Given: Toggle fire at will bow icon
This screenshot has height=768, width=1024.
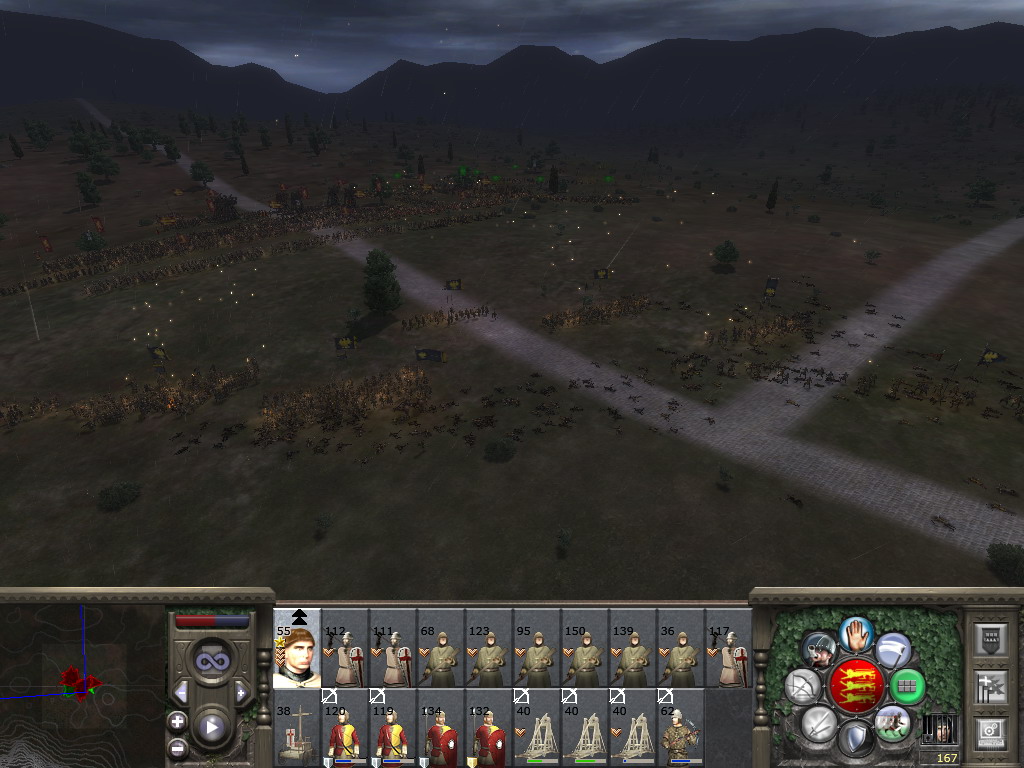Looking at the screenshot, I should pos(803,687).
